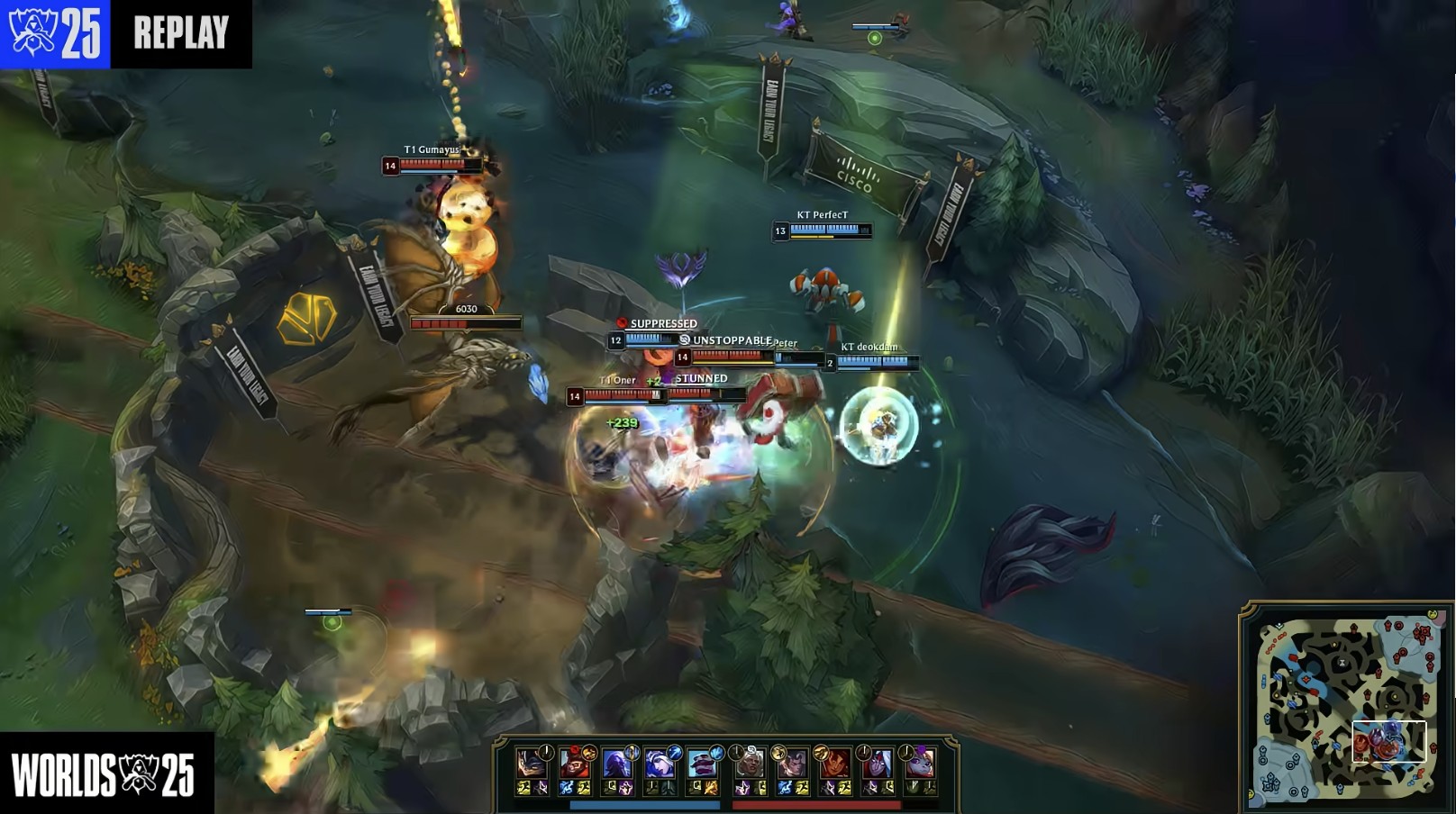The height and width of the screenshot is (814, 1456).
Task: Pick the red-haired champion portrait
Action: 835,764
